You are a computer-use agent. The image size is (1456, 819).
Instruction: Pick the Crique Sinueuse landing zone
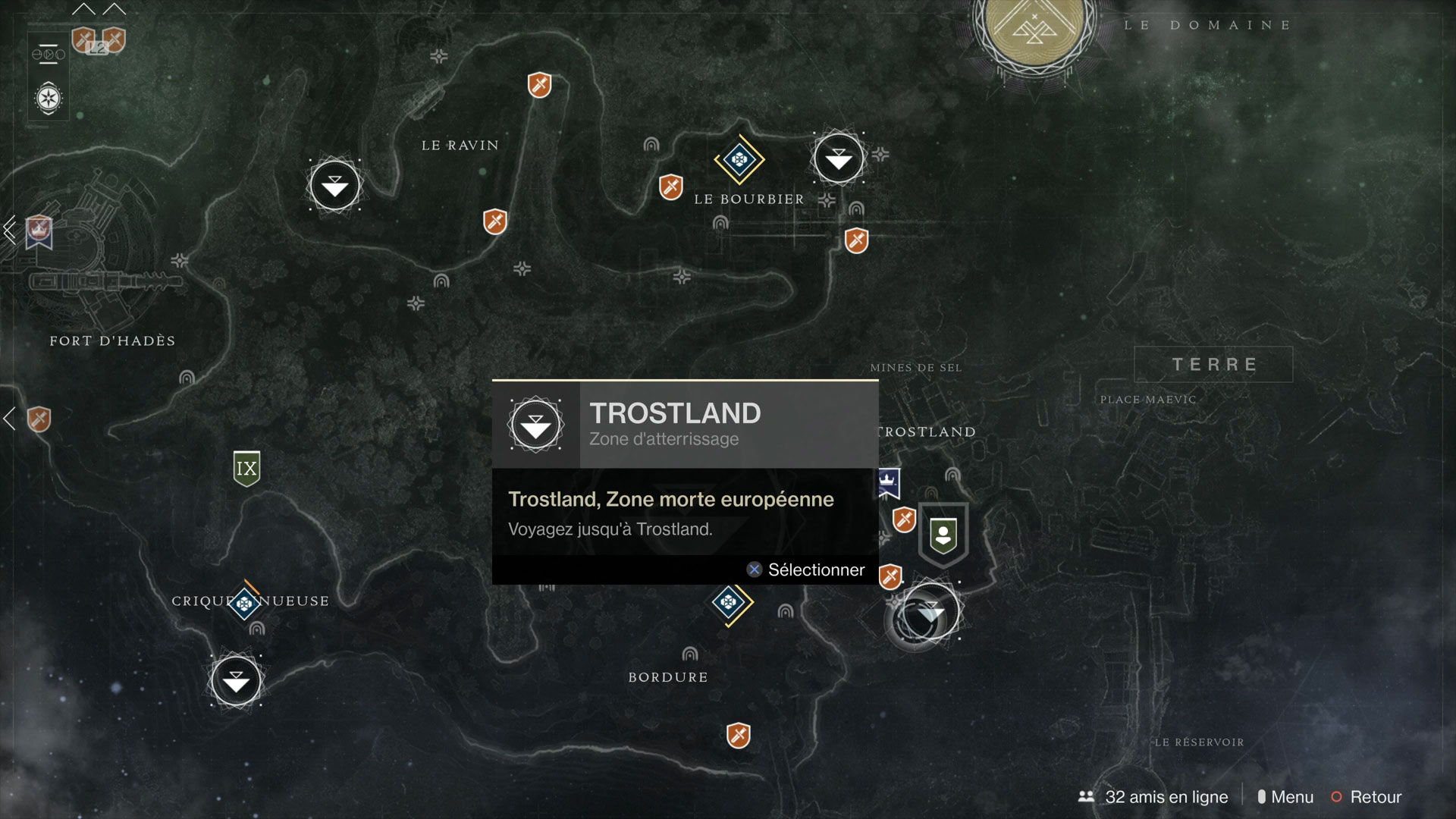236,681
